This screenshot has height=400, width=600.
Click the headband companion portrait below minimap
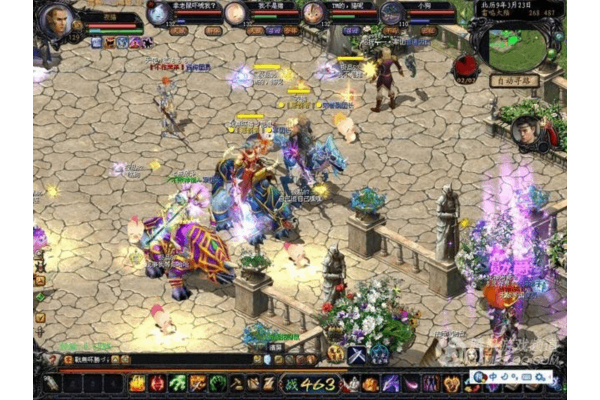527,131
